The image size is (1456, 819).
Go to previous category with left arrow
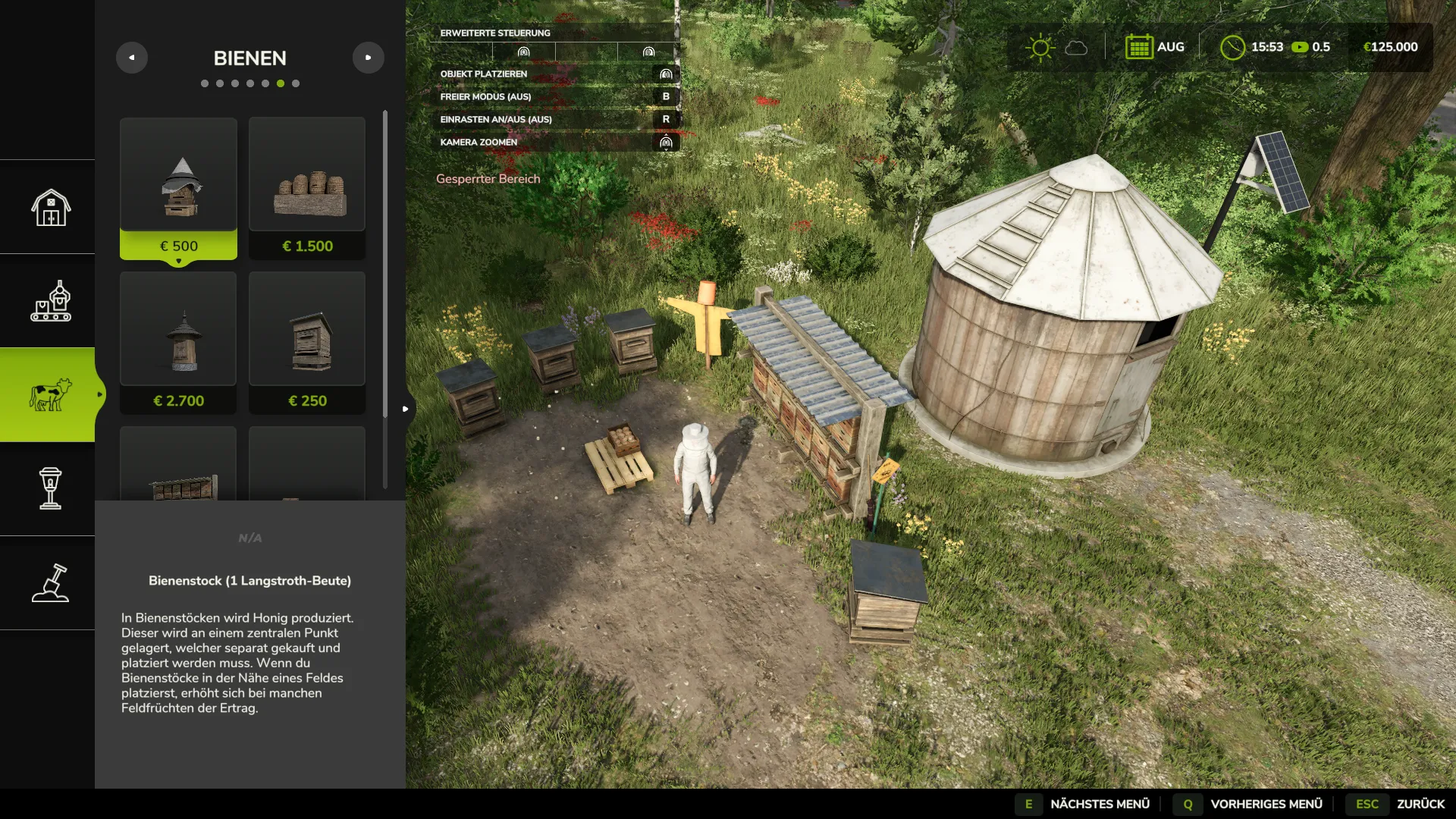pos(132,58)
